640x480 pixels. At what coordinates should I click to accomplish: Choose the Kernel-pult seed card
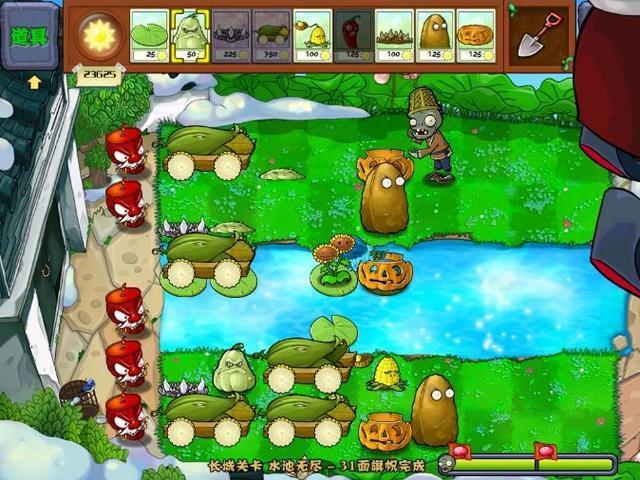click(x=313, y=36)
